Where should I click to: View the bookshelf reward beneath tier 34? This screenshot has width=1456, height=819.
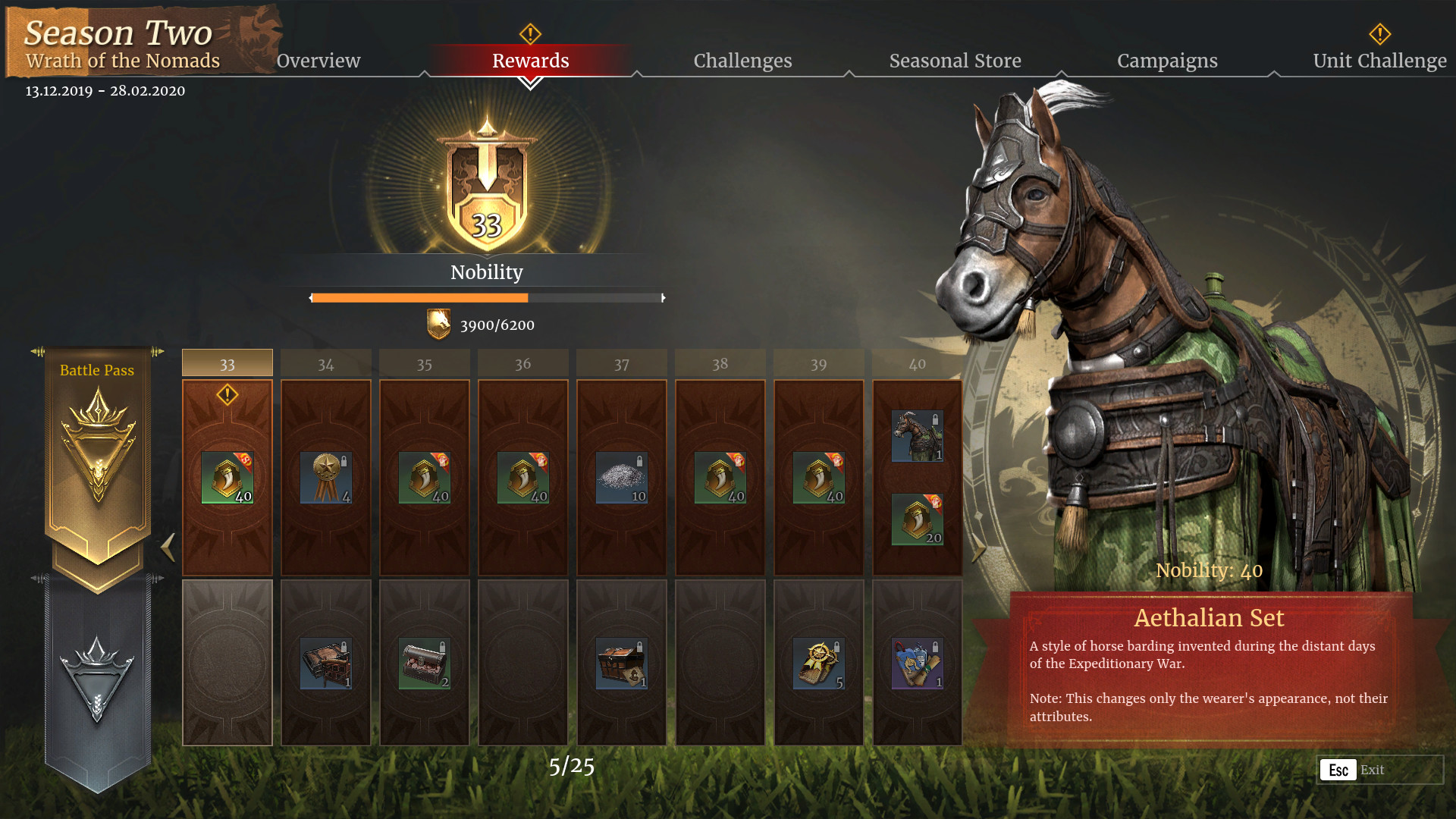(x=325, y=664)
